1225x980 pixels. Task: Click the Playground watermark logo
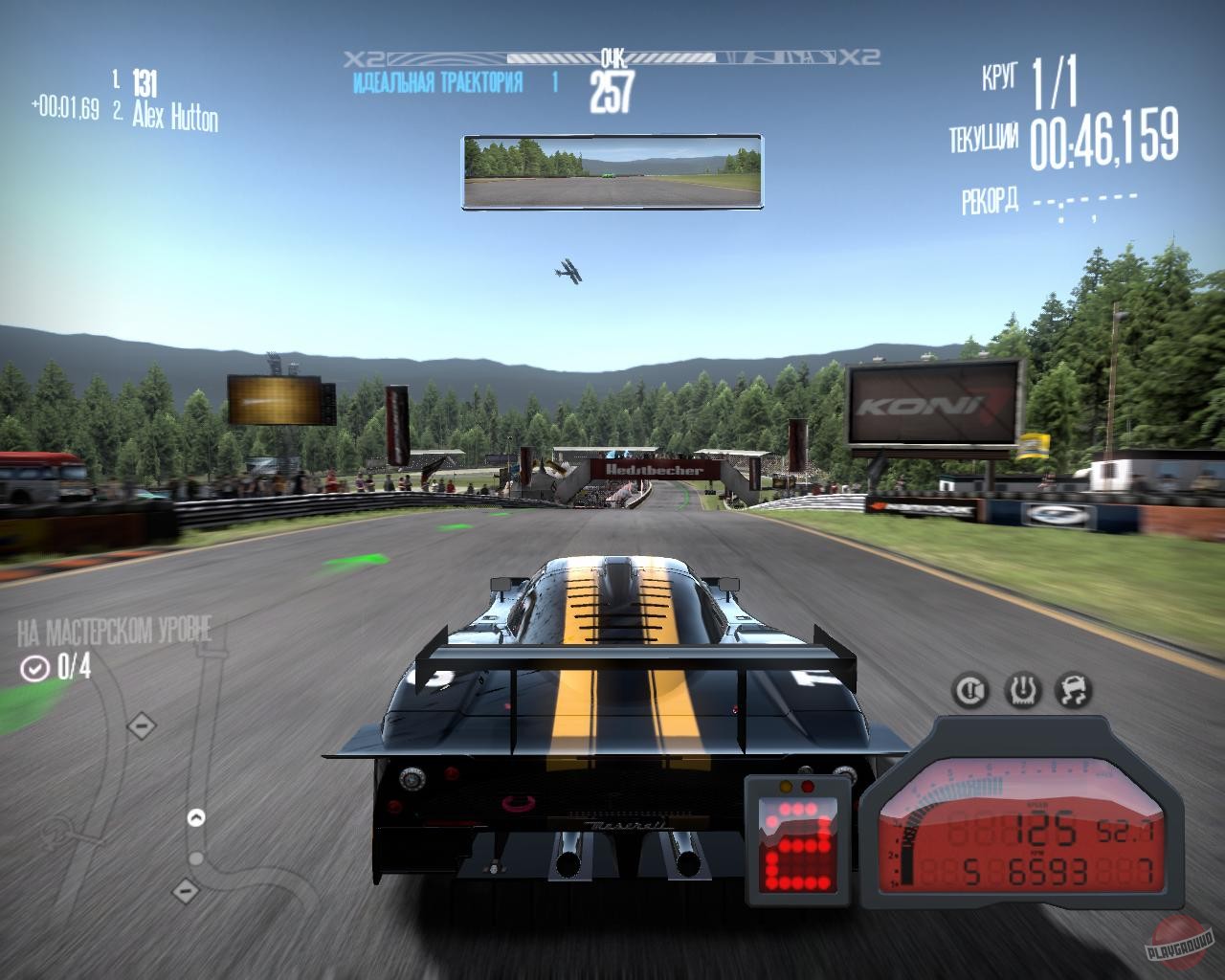point(1184,944)
